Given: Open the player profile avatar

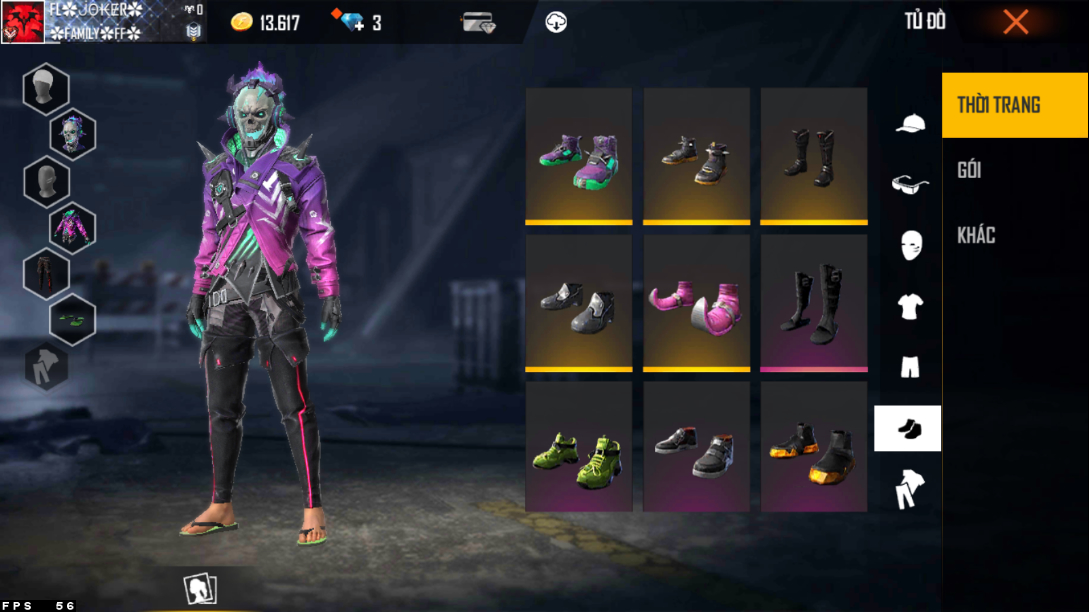Looking at the screenshot, I should click(x=22, y=22).
